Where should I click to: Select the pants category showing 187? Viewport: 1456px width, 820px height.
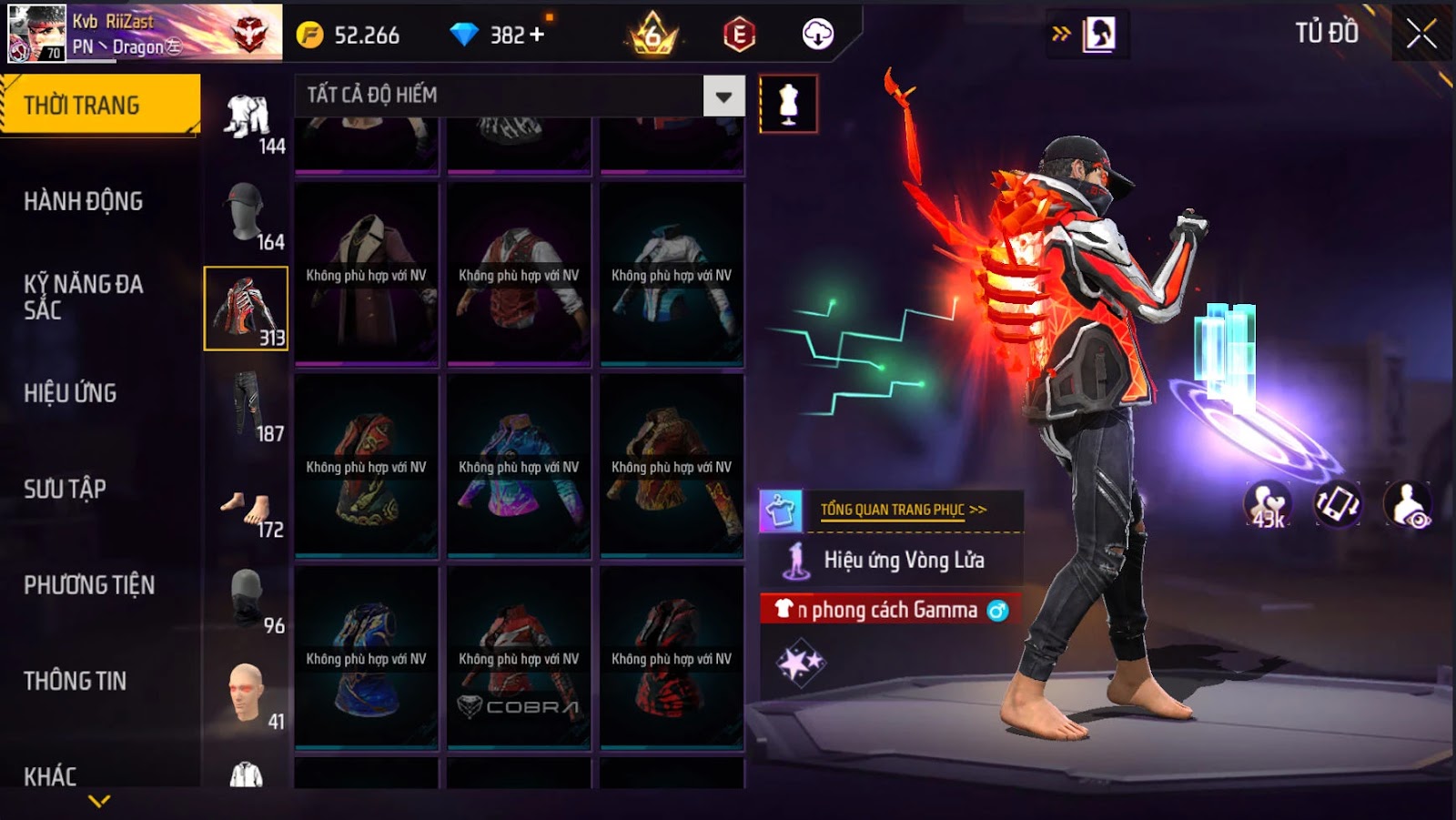[246, 406]
